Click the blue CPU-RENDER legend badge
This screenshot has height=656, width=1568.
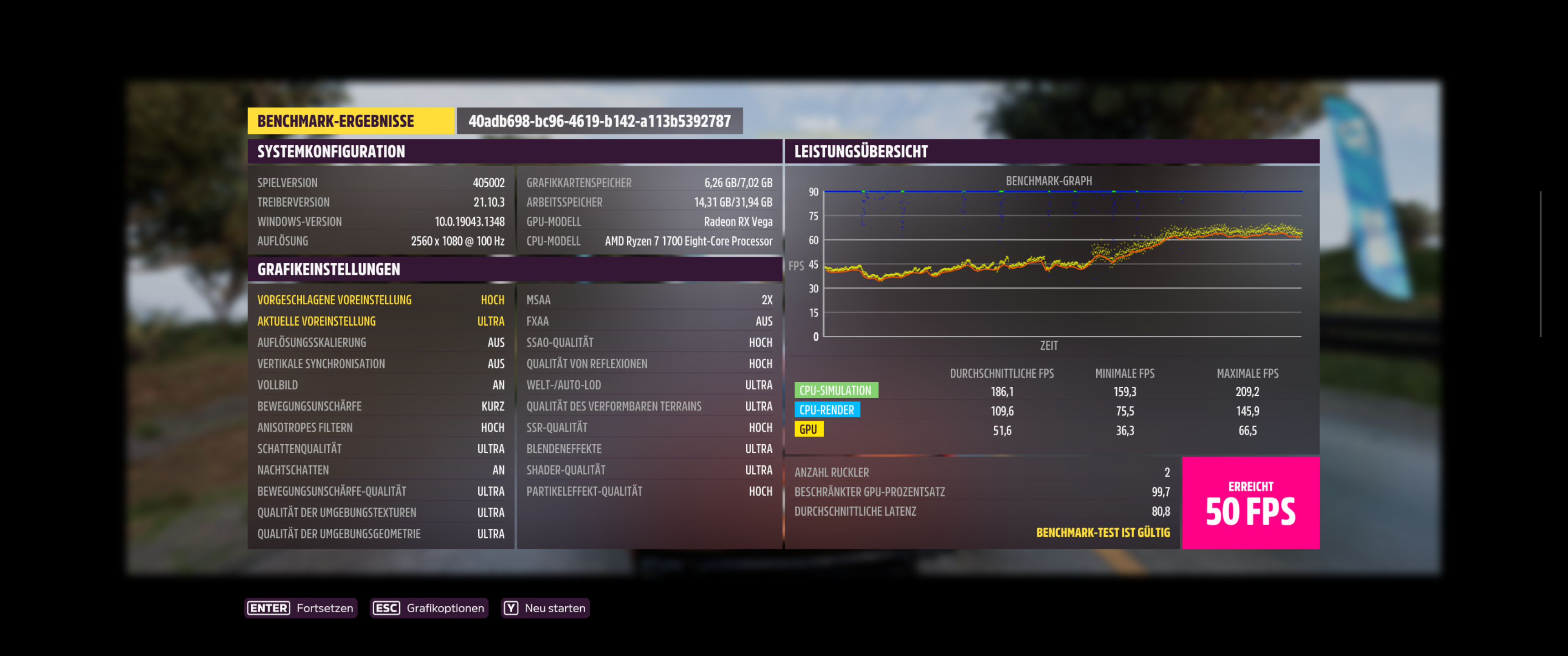point(827,410)
